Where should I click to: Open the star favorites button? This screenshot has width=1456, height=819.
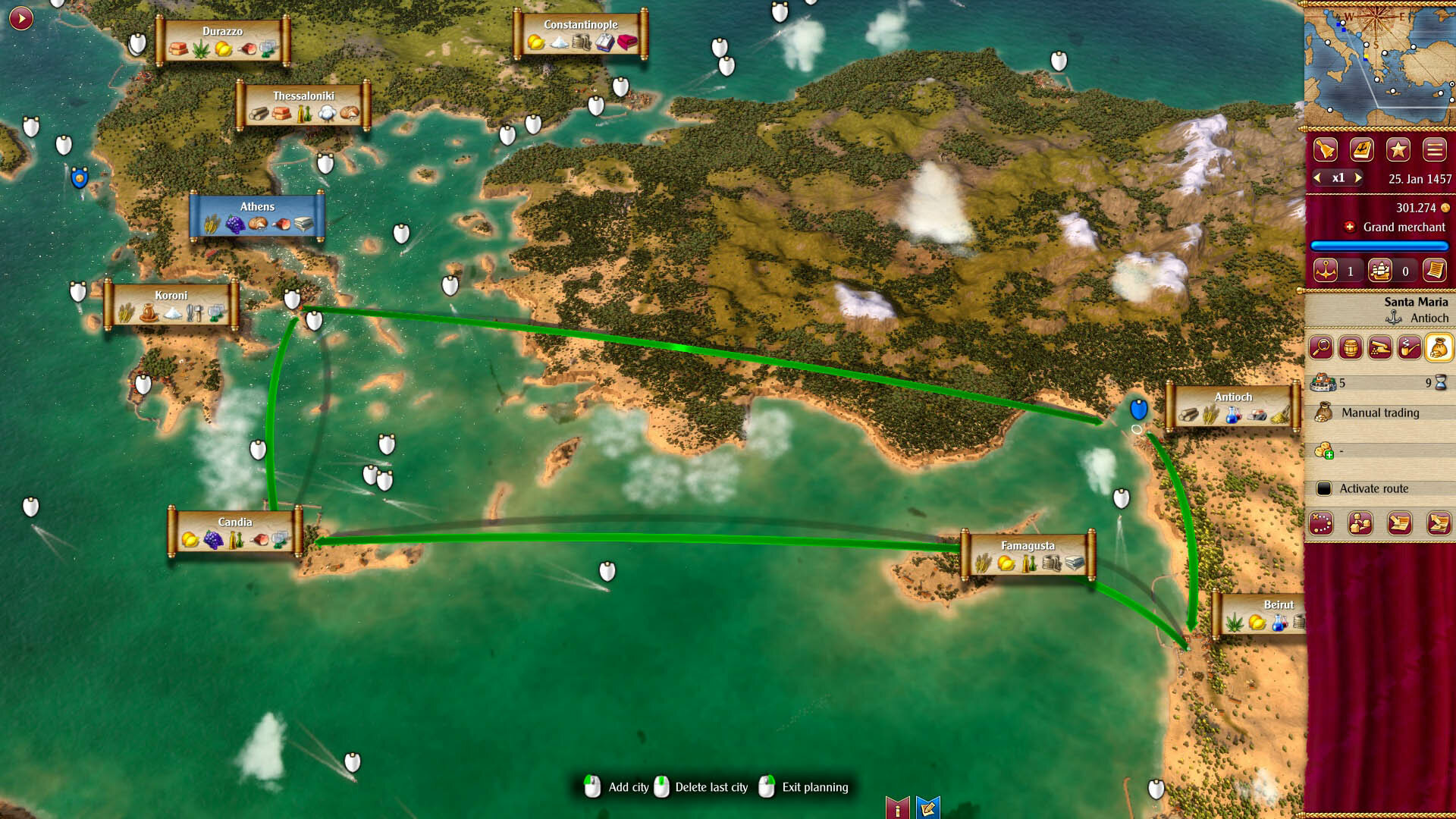(1398, 149)
